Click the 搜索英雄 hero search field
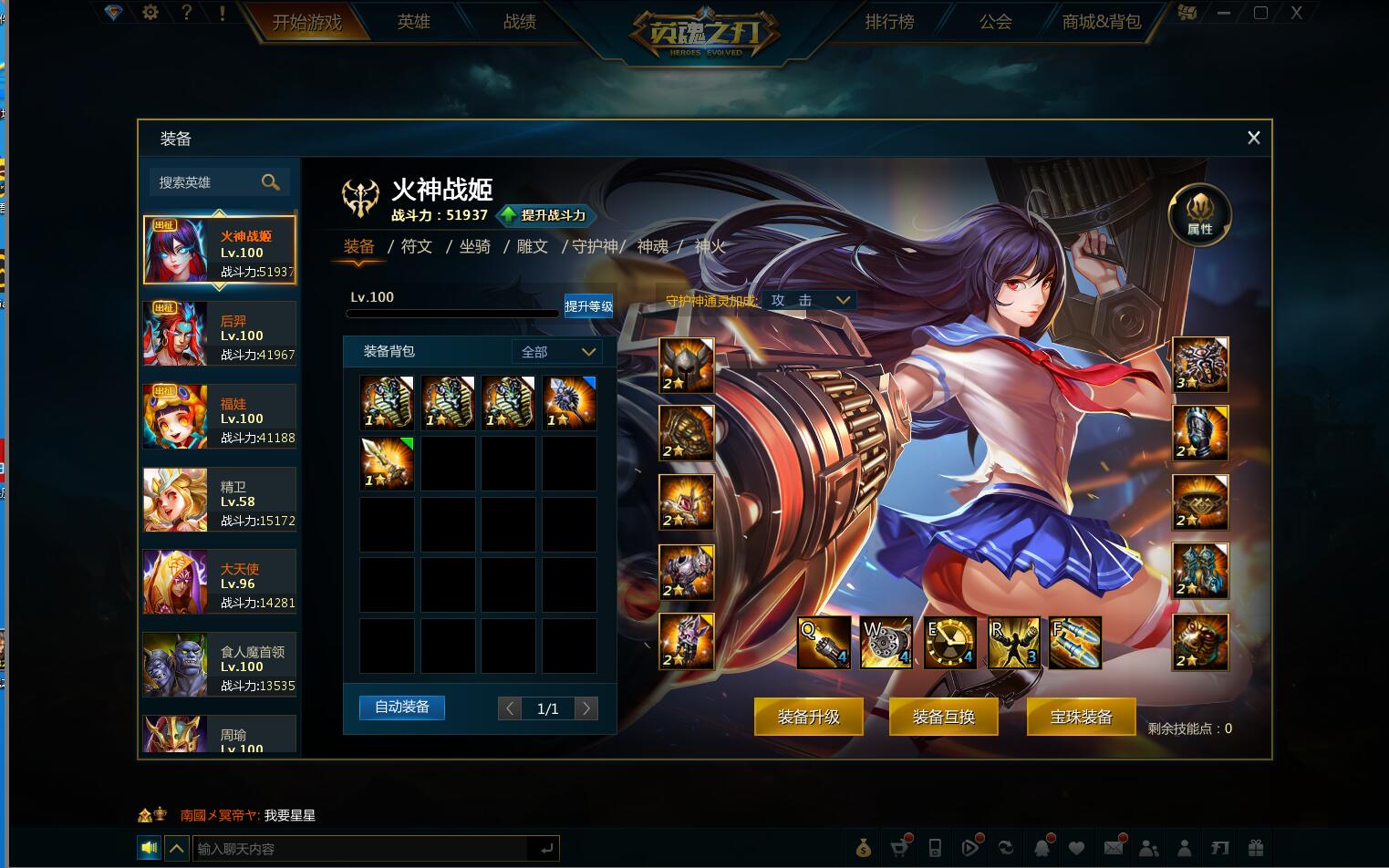This screenshot has width=1389, height=868. click(x=208, y=182)
